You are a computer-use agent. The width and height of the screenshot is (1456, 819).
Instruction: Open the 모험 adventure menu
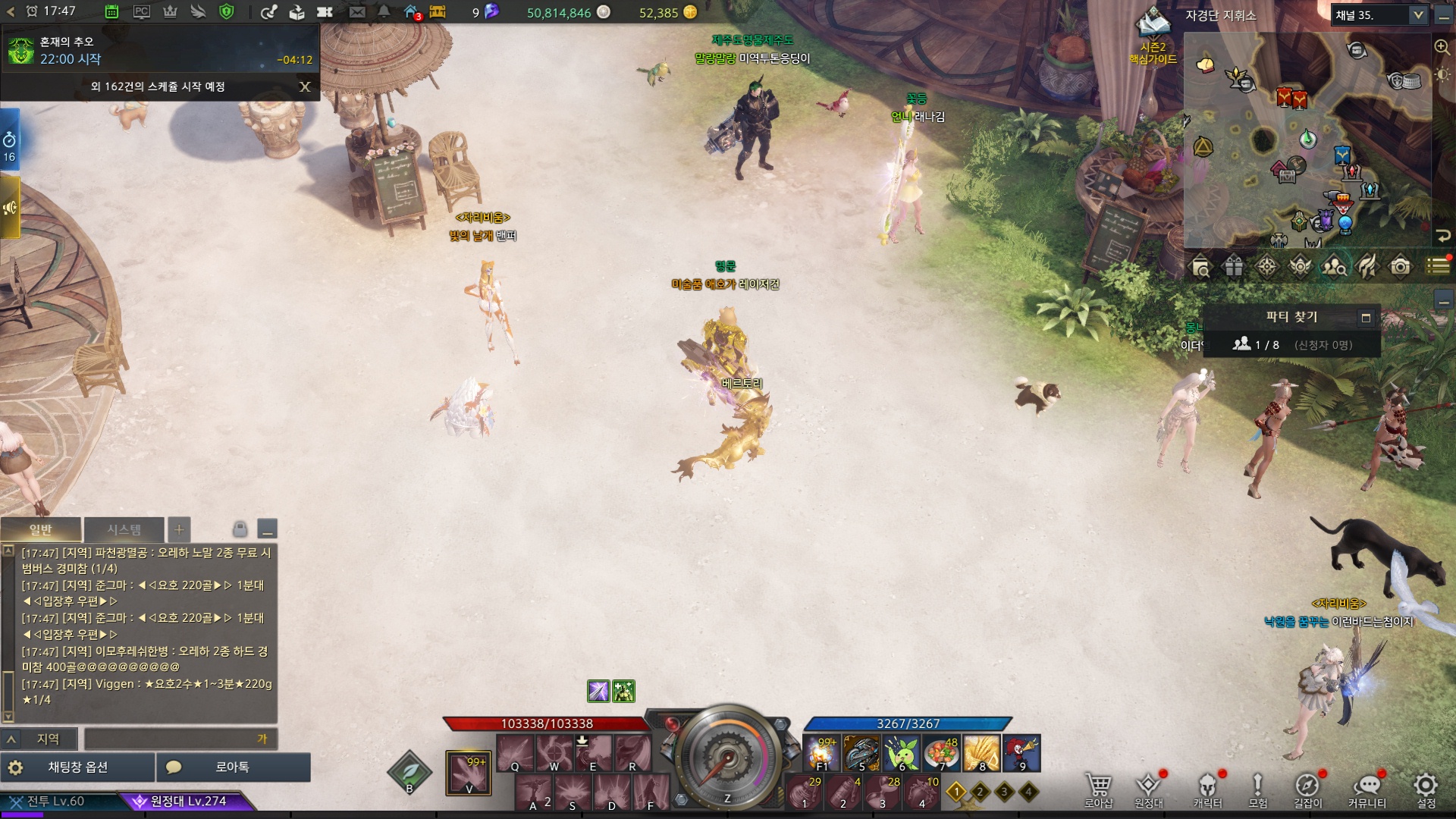(x=1257, y=789)
